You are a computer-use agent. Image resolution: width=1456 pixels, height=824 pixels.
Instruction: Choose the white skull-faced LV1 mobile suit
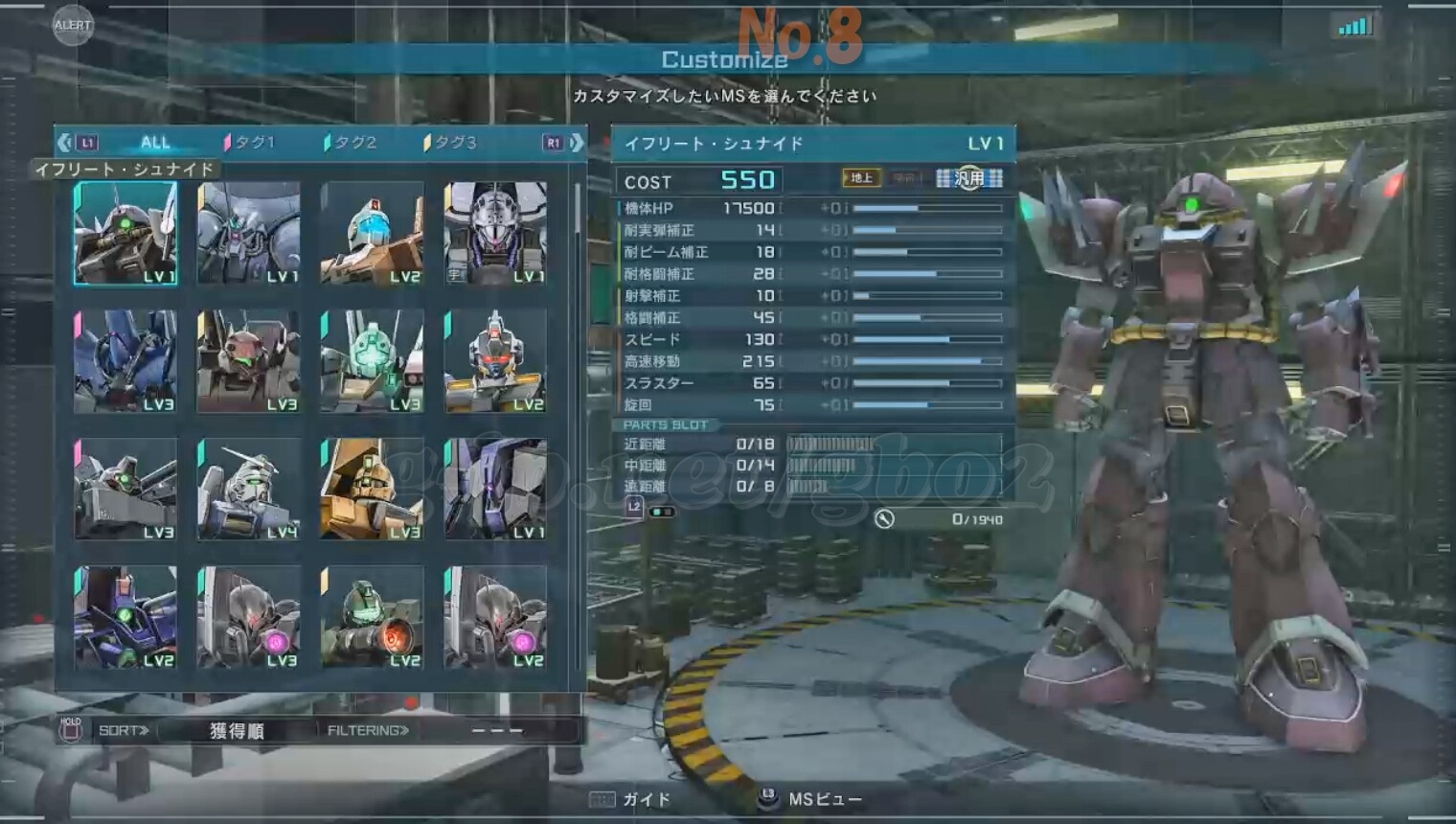tap(495, 234)
